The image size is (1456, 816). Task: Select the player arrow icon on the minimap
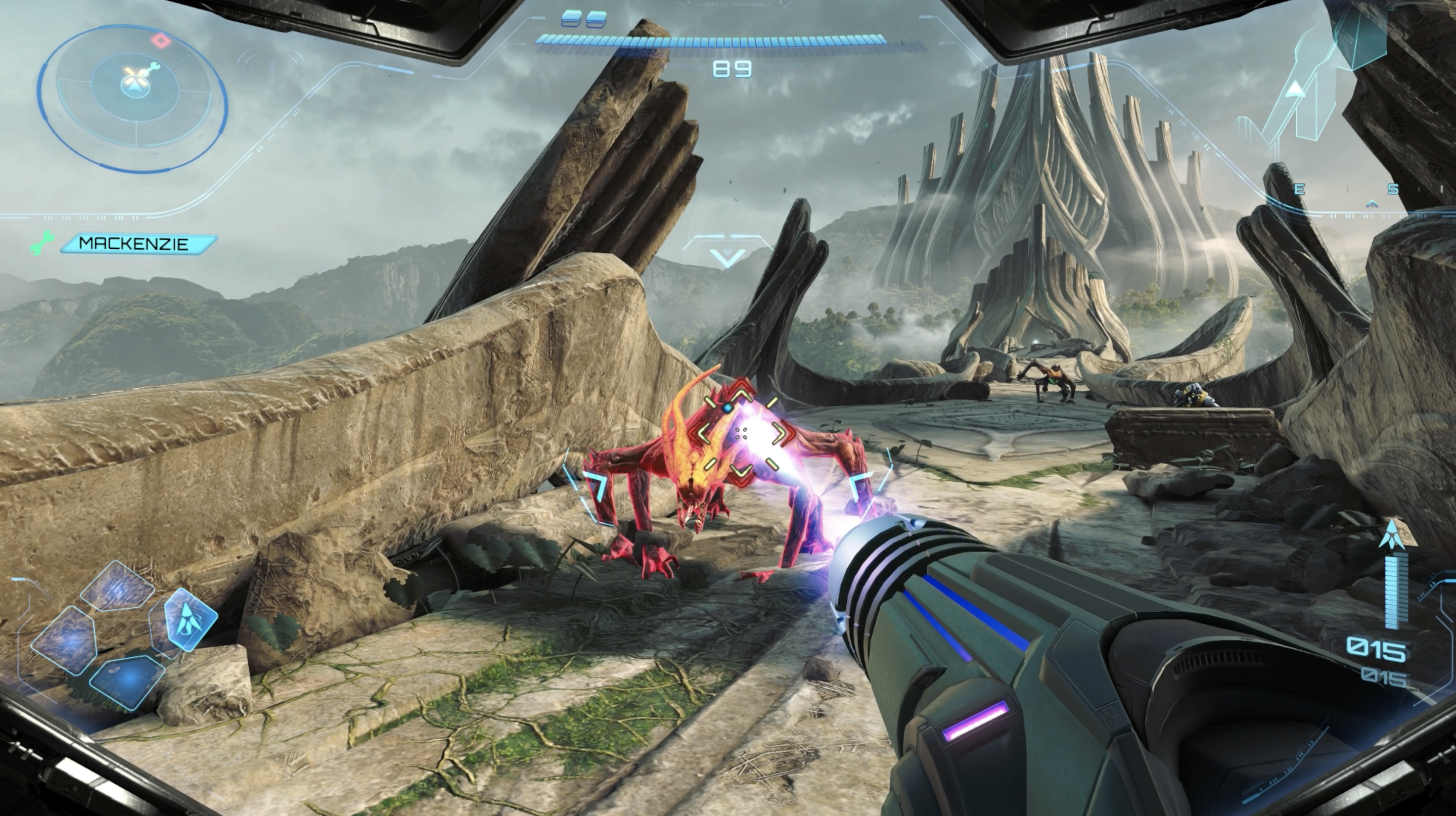[134, 88]
